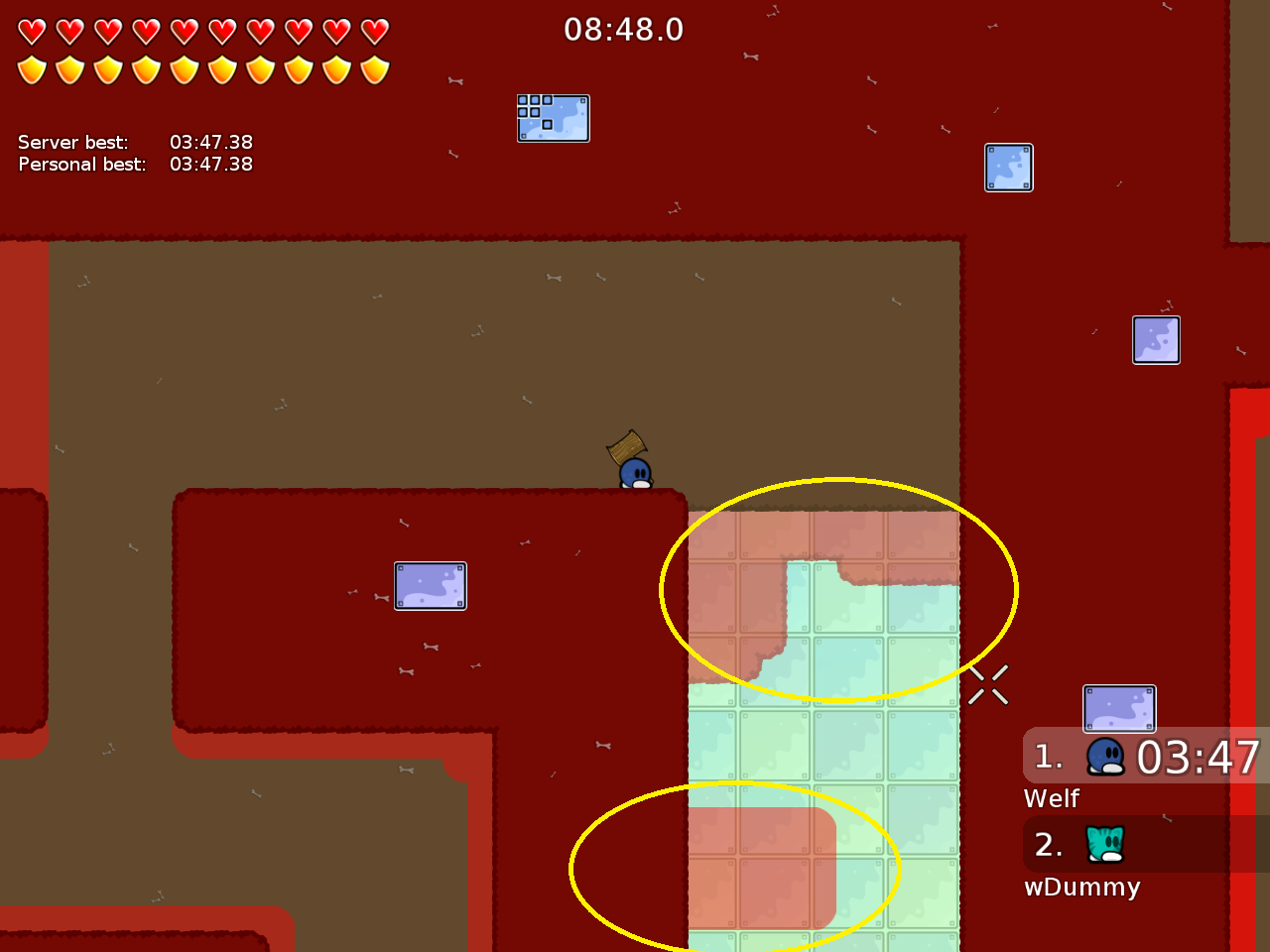This screenshot has width=1270, height=952.
Task: Click the dotted window tile near the timer
Action: [553, 118]
